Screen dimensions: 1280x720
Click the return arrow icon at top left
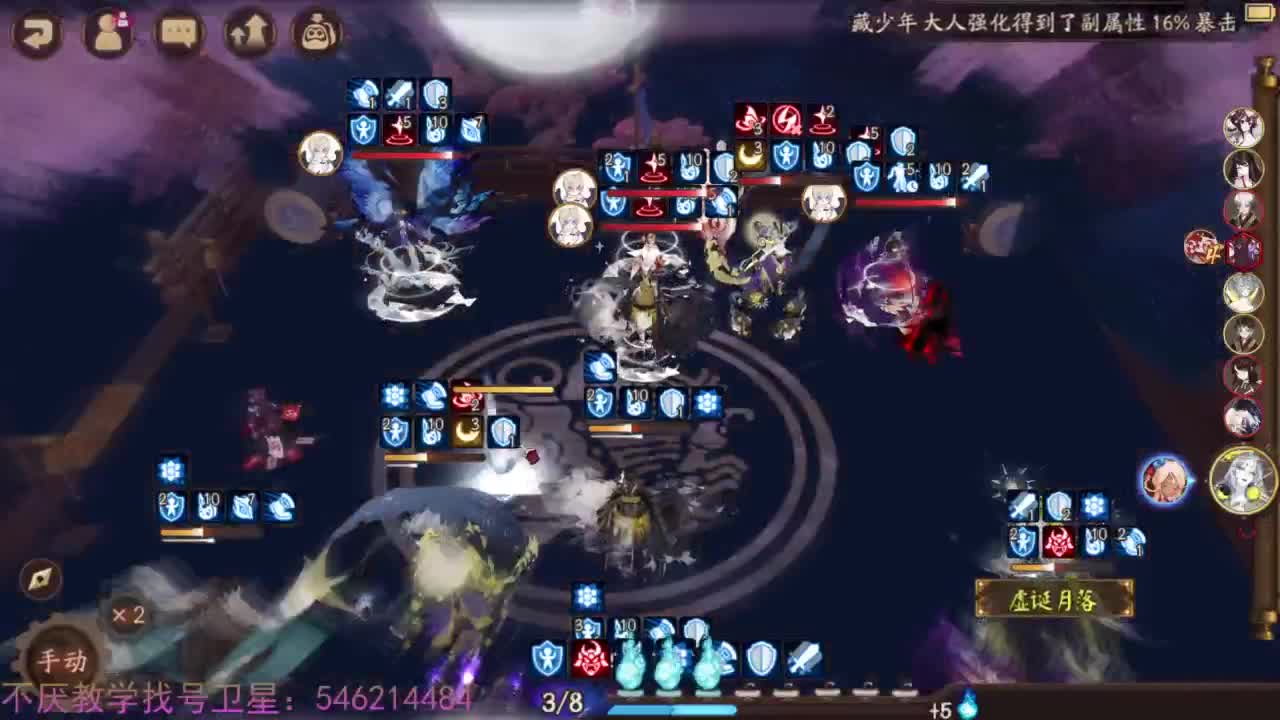pyautogui.click(x=36, y=32)
